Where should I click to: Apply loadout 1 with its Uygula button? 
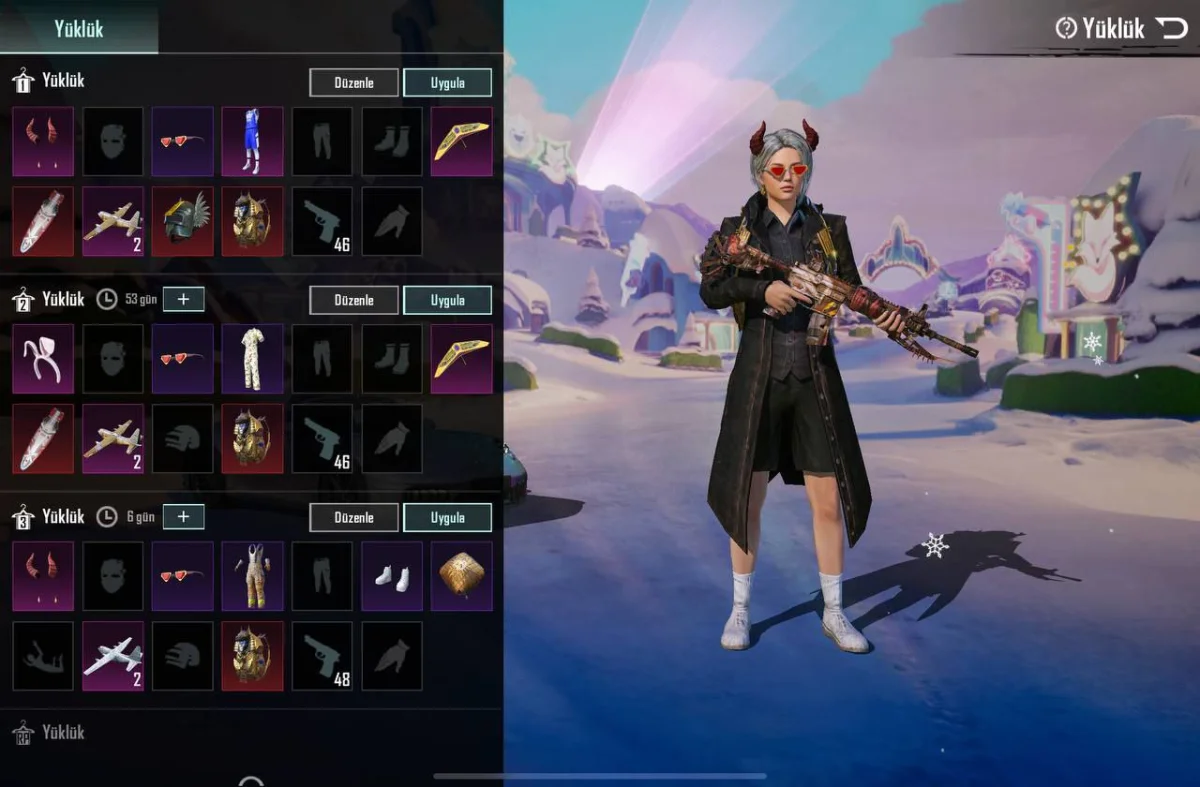(447, 82)
